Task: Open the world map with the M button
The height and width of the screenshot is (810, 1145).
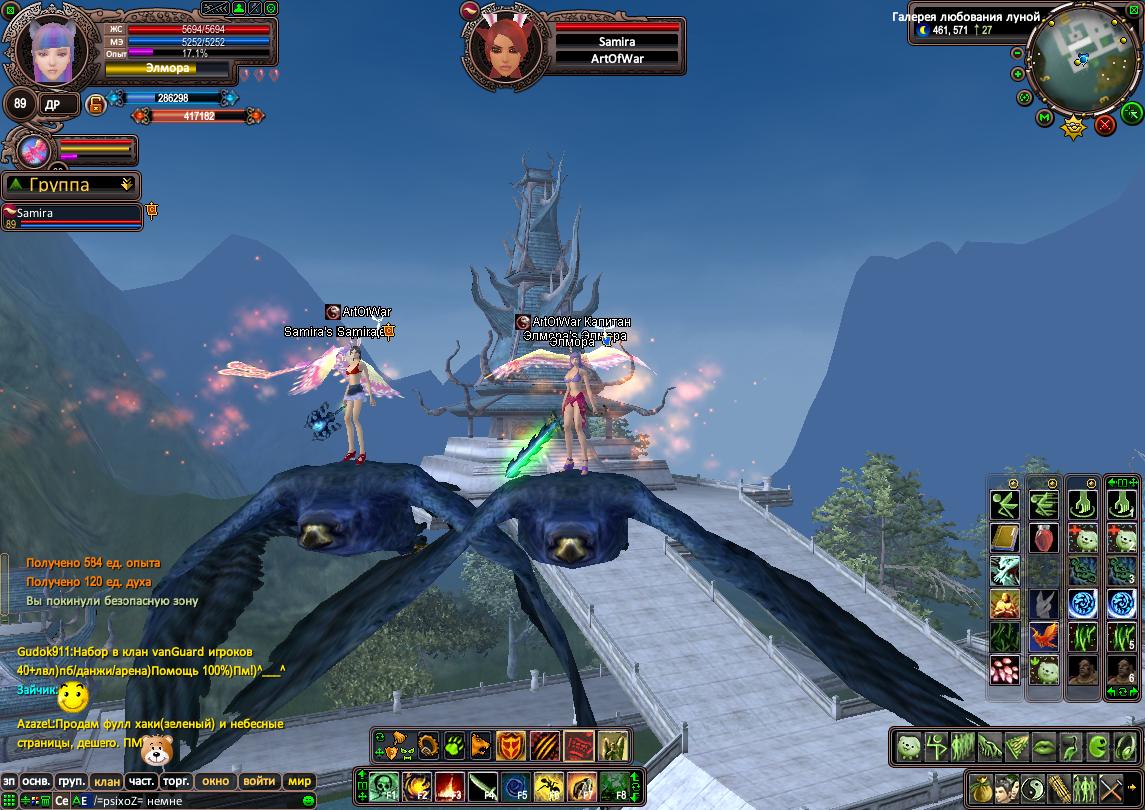Action: (1044, 118)
